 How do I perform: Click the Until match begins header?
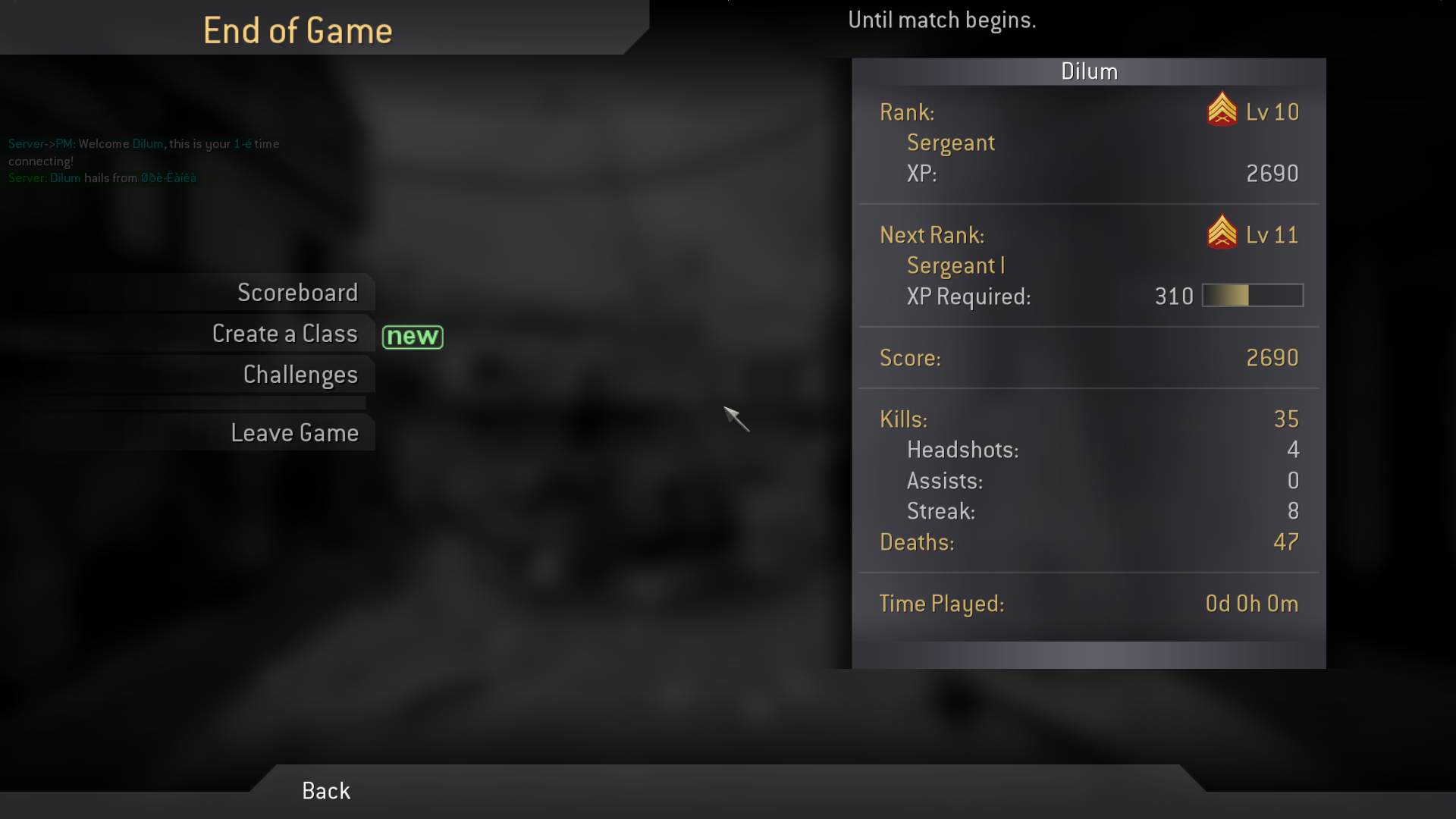(943, 20)
